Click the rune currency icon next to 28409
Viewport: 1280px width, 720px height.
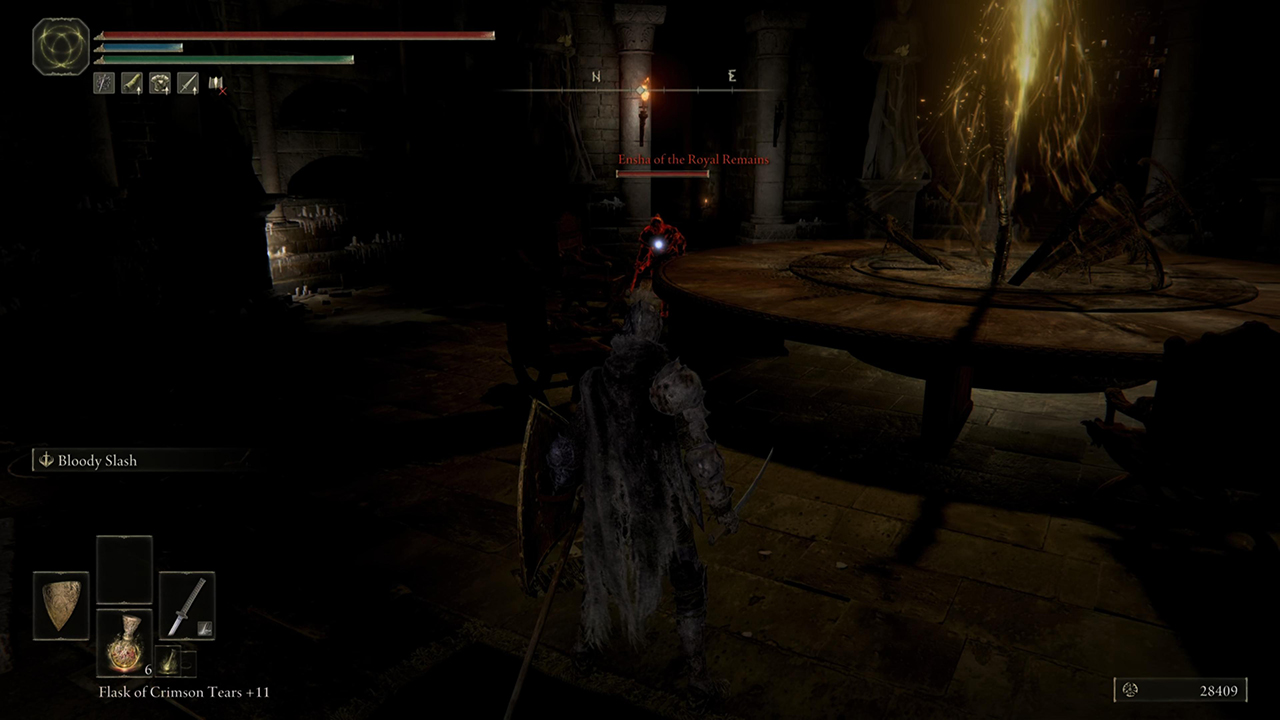(1131, 690)
